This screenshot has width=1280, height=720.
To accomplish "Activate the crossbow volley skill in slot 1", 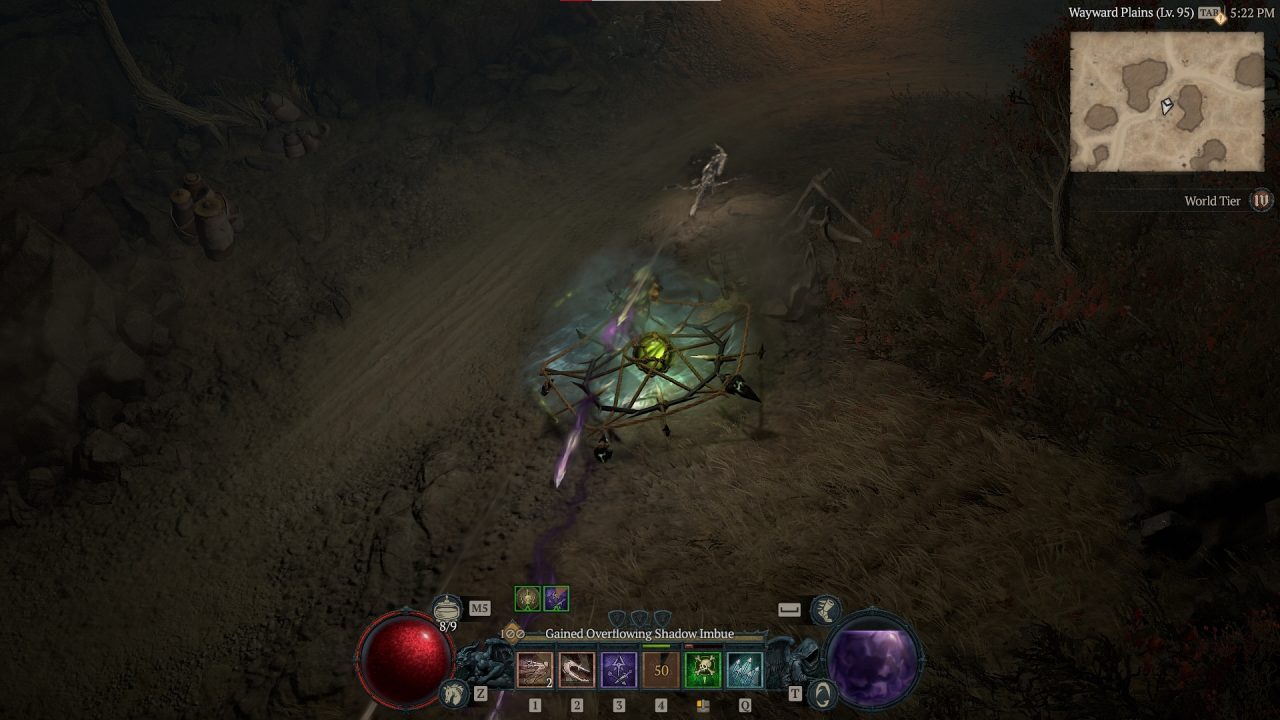I will [534, 670].
